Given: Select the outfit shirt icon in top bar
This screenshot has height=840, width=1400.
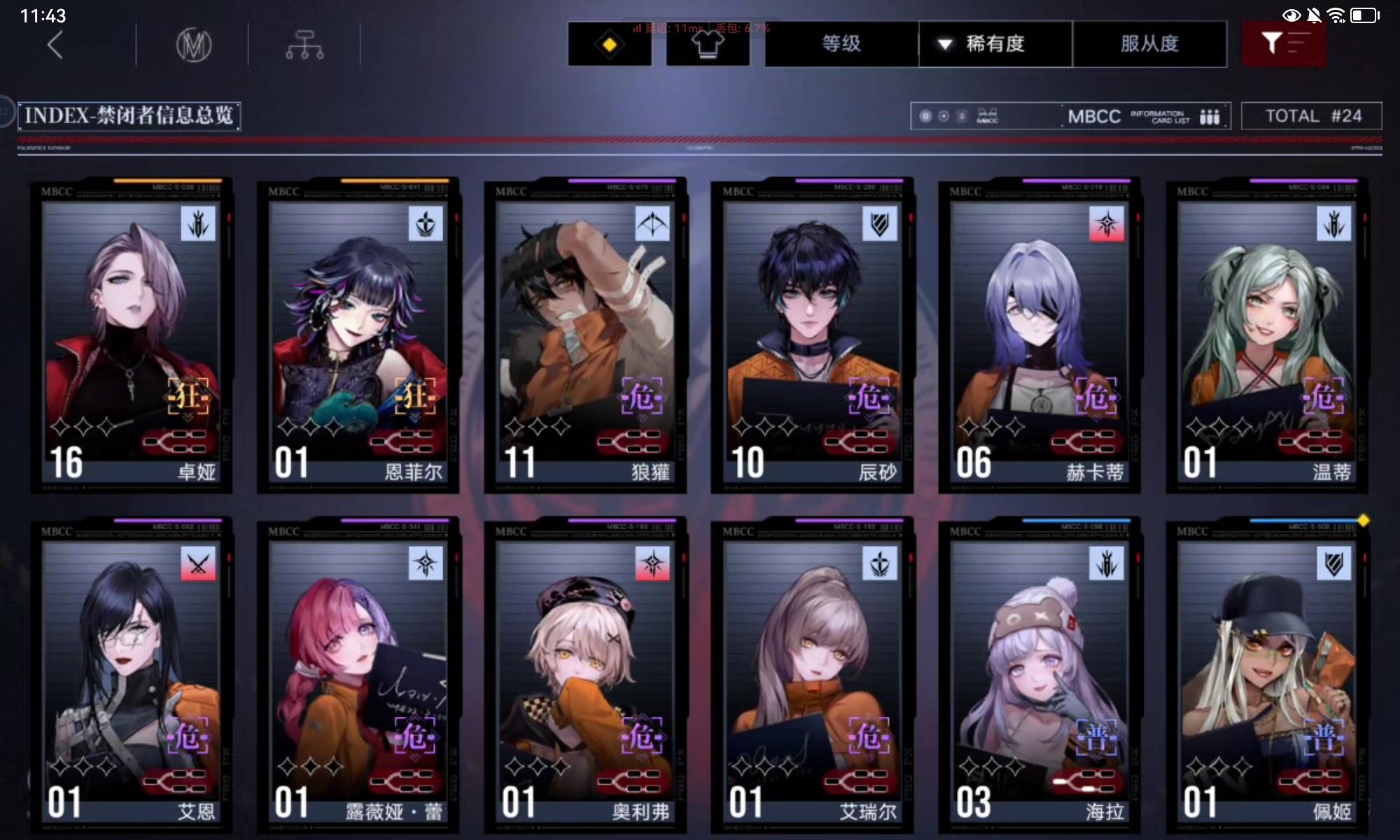Looking at the screenshot, I should (708, 44).
